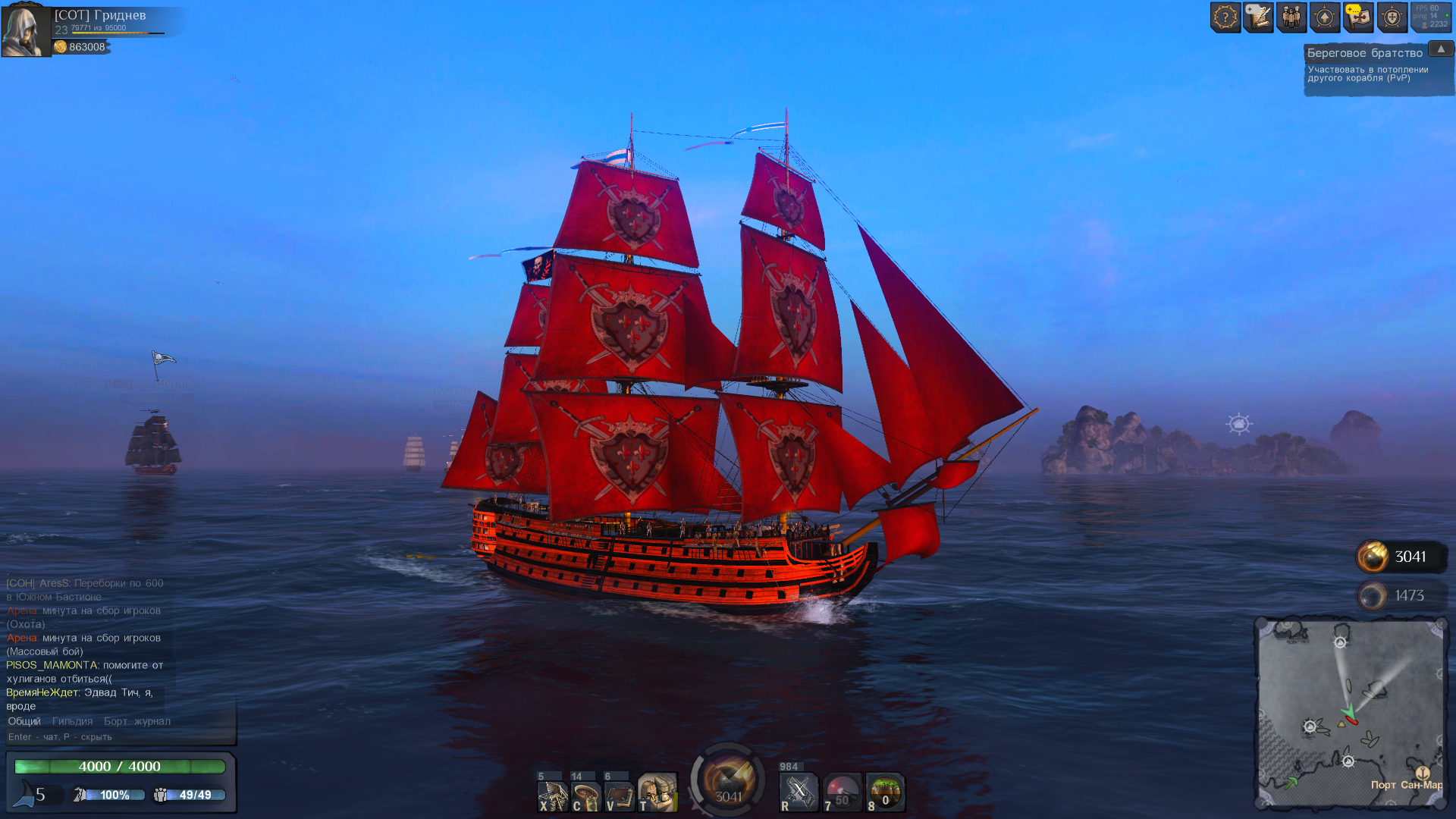This screenshot has height=819, width=1456.
Task: Open the help question mark icon
Action: click(1225, 16)
